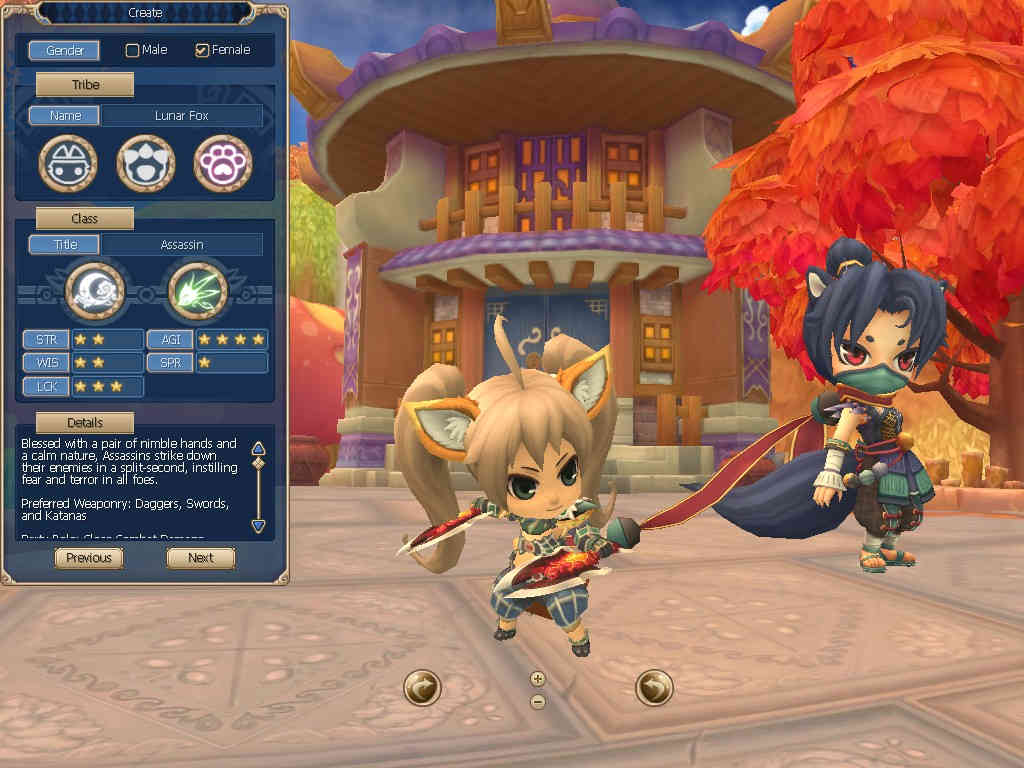Continue with the Next button

200,558
